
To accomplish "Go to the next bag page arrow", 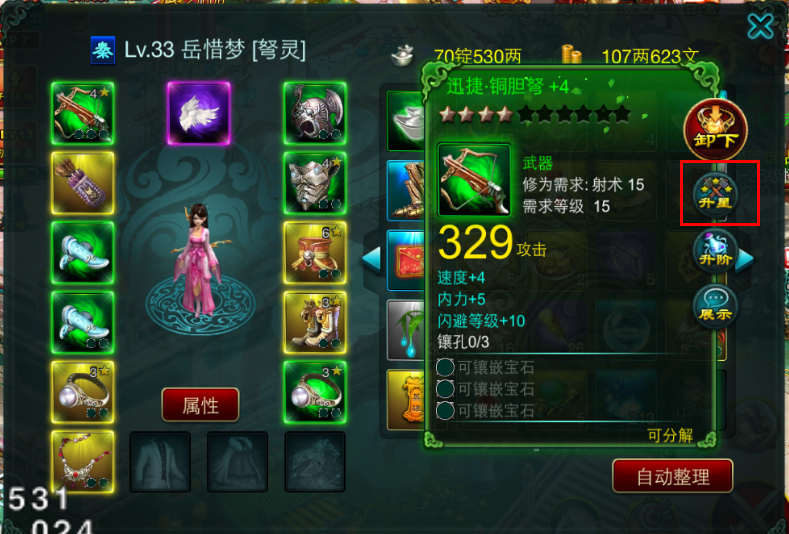I will pos(744,259).
